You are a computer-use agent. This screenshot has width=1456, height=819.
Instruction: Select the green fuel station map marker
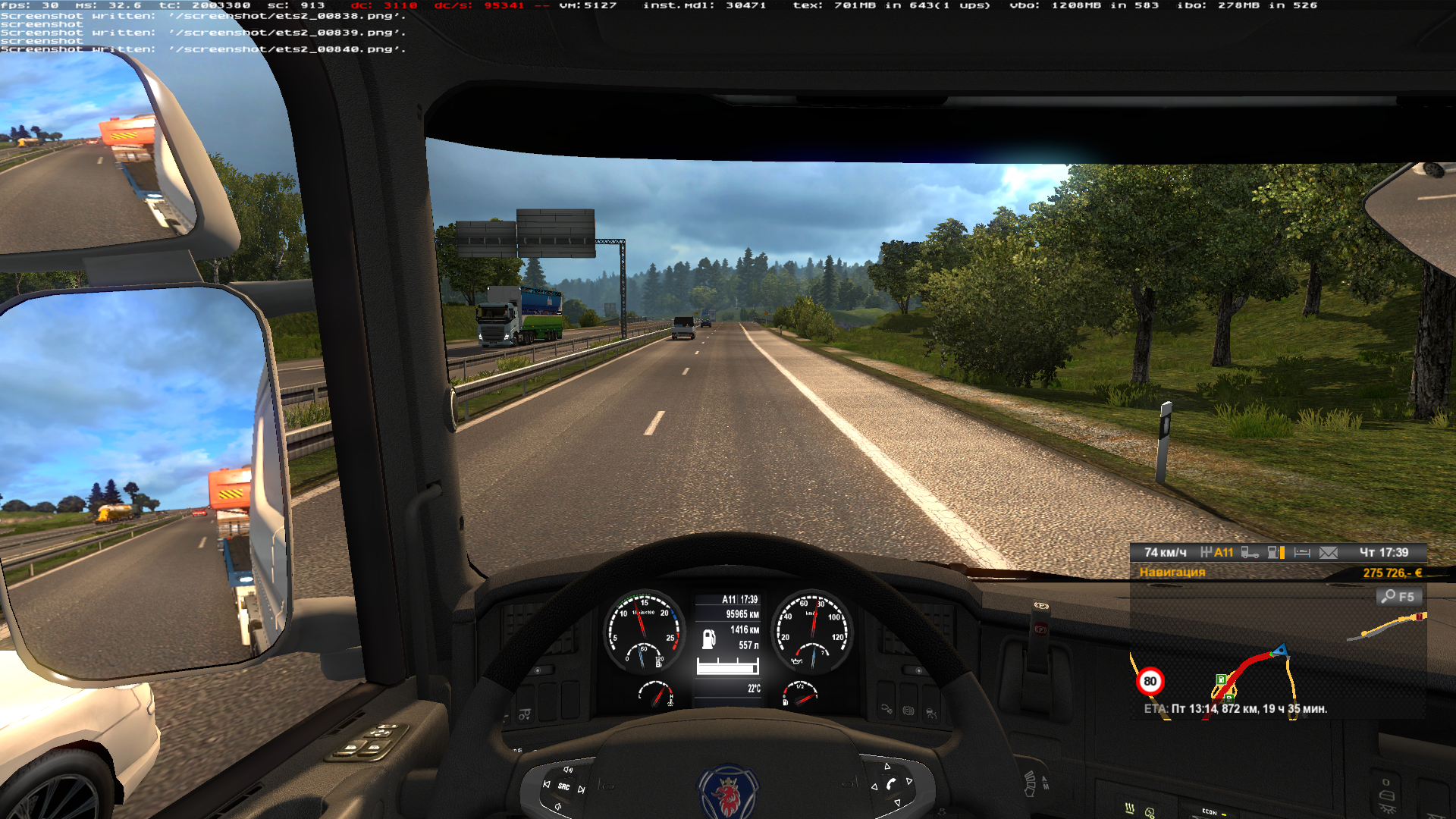(x=1221, y=679)
